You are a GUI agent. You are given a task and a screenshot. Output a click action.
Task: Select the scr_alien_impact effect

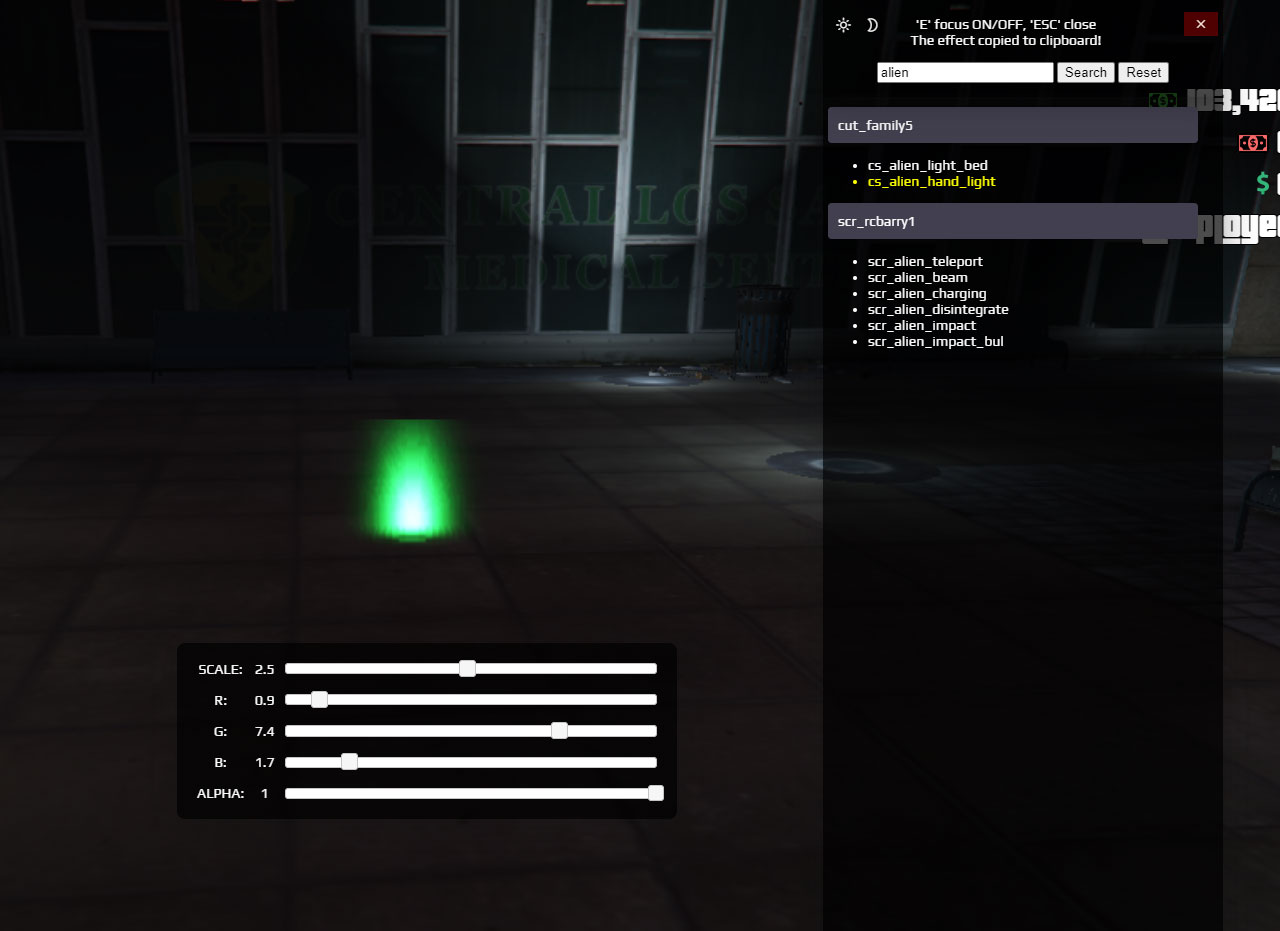click(x=921, y=325)
